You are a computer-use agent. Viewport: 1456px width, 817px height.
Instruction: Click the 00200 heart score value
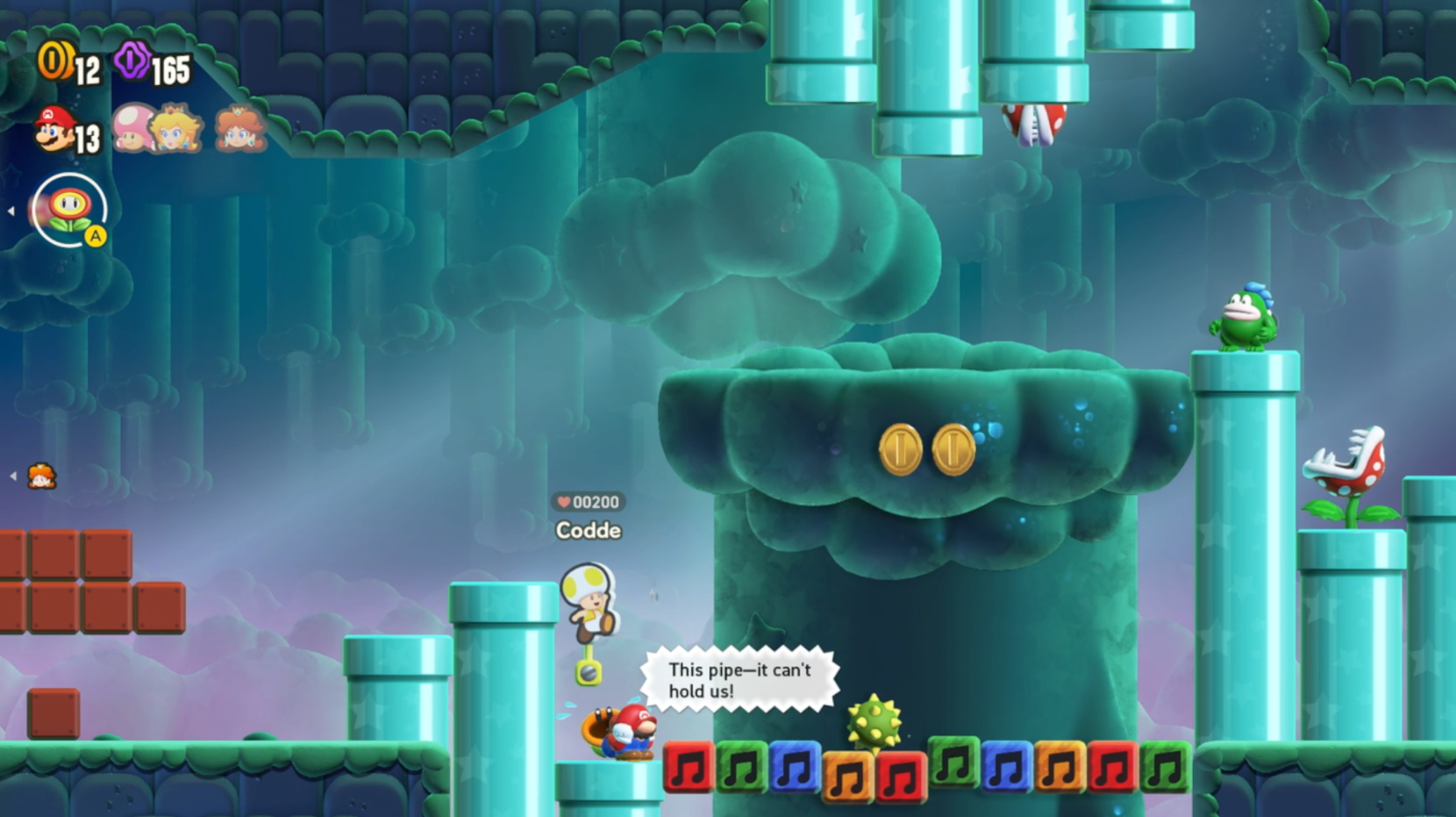[x=595, y=502]
